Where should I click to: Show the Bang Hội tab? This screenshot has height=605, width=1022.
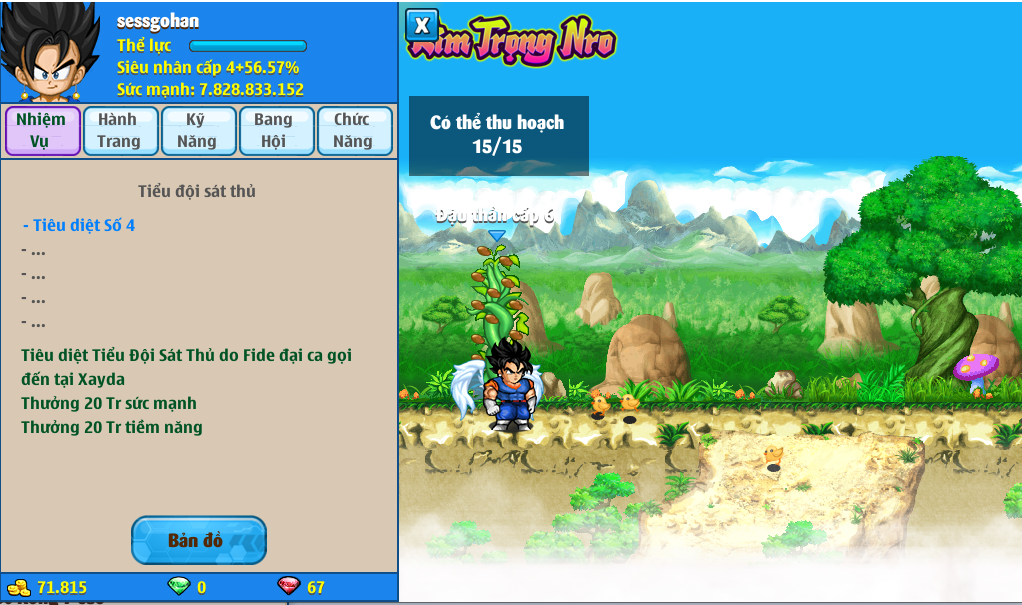point(274,131)
